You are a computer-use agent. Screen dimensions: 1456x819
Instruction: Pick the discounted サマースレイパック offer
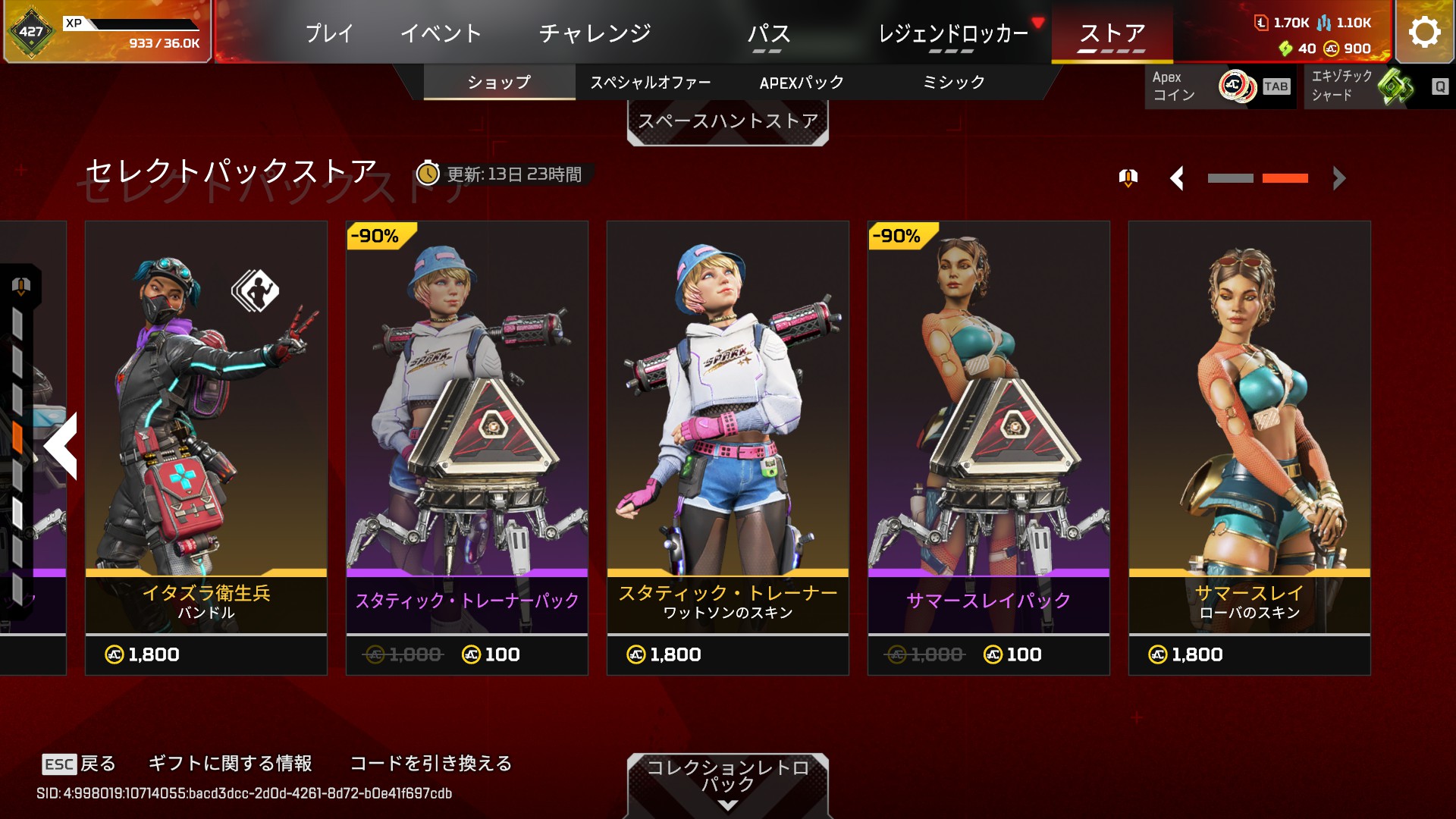point(989,447)
